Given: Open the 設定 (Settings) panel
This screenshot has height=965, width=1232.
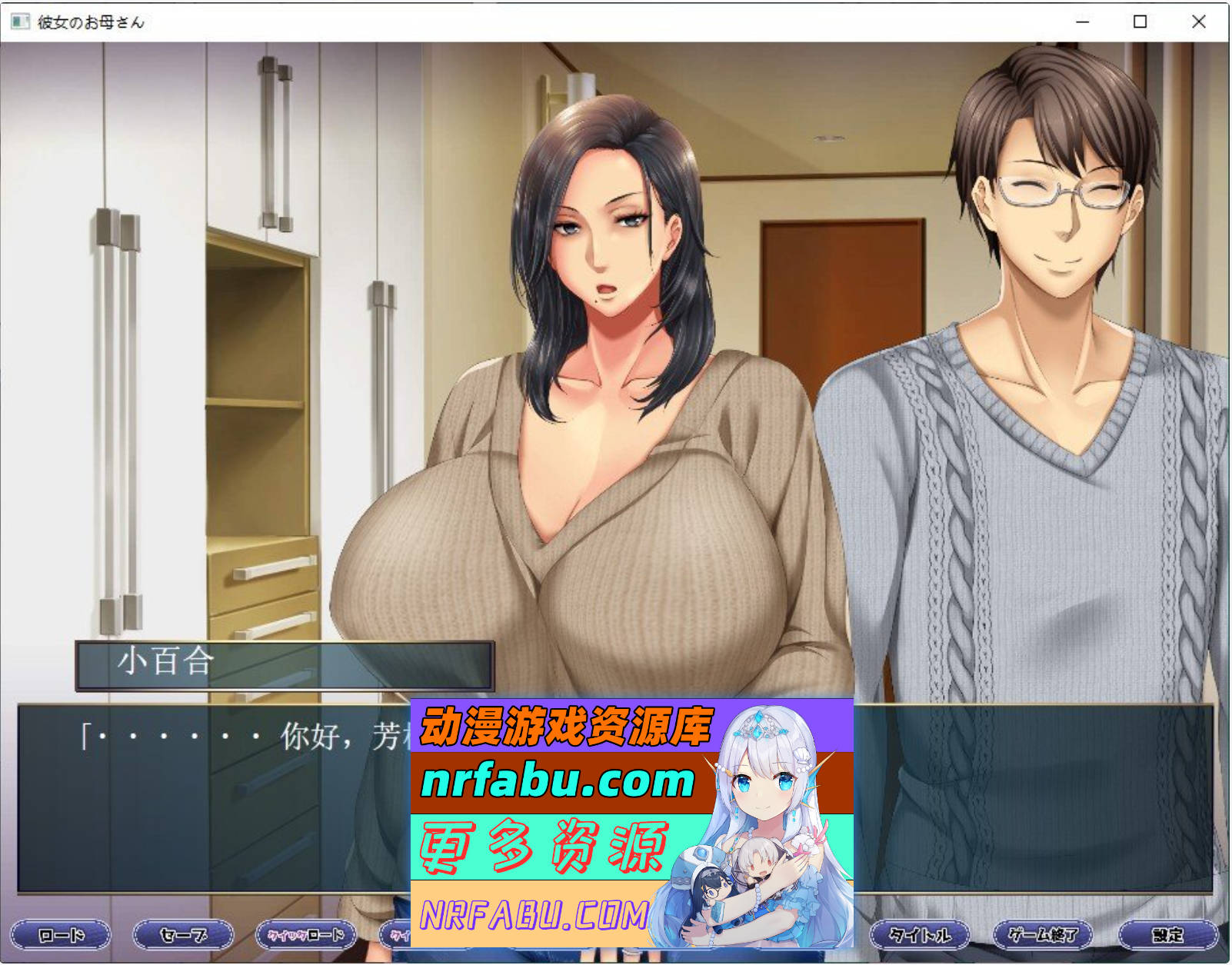Looking at the screenshot, I should point(1167,937).
